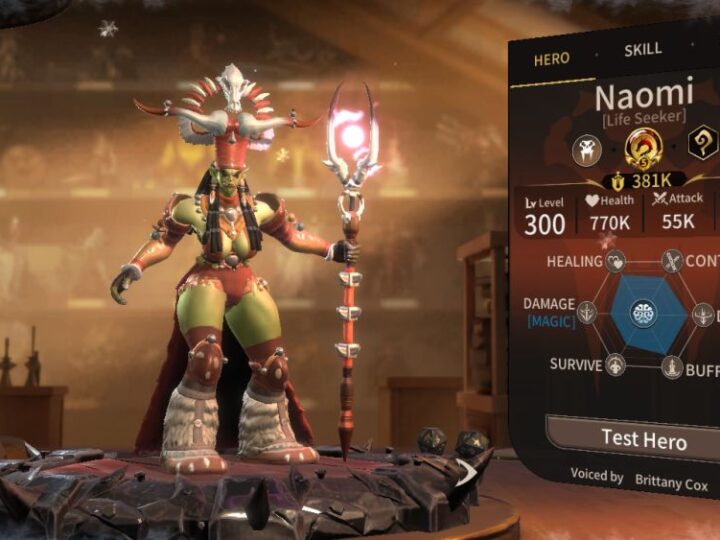
Task: Select the horned skull faction icon
Action: tap(586, 150)
